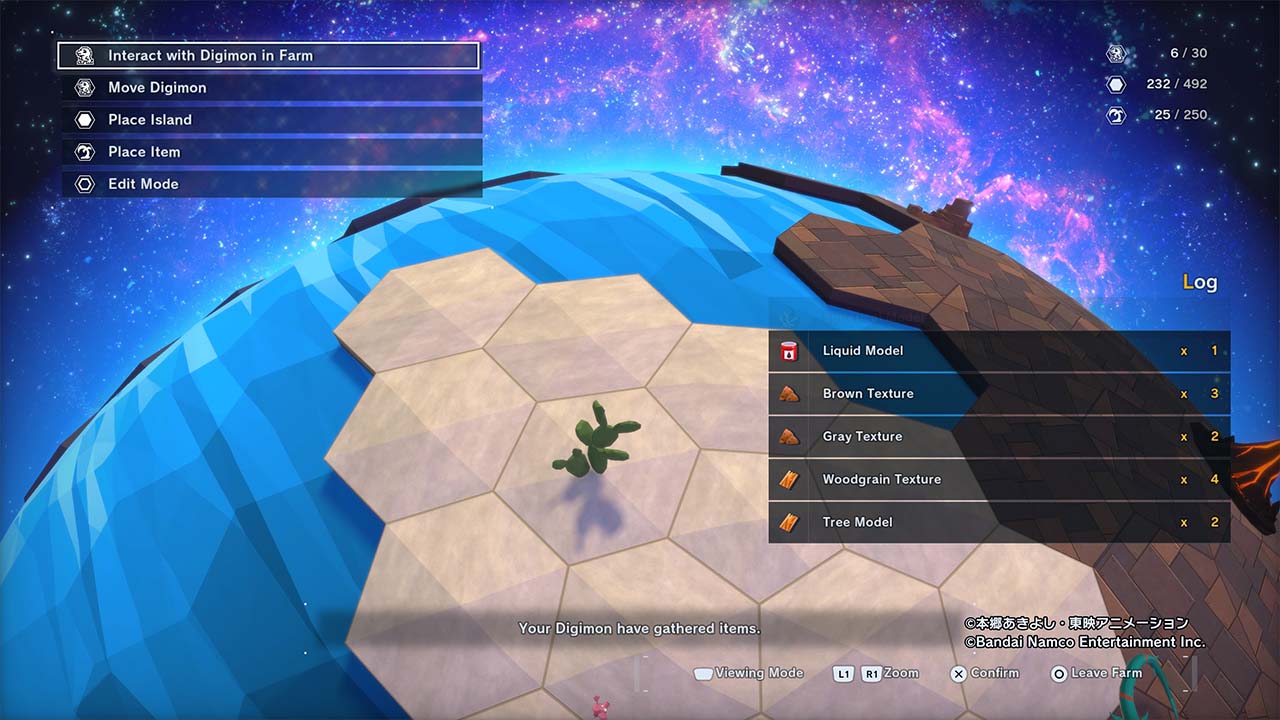This screenshot has height=720, width=1280.
Task: Select Interact with Digimon in Farm
Action: pyautogui.click(x=268, y=56)
